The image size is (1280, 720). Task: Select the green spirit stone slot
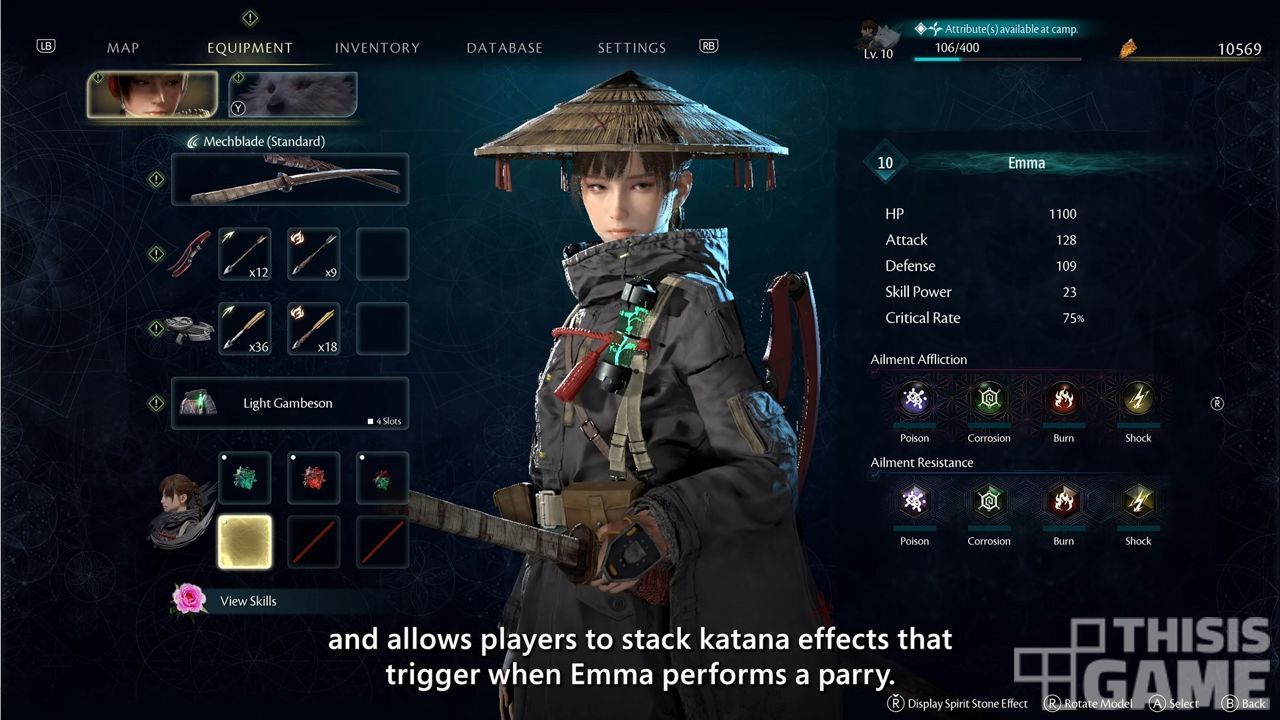coord(245,478)
